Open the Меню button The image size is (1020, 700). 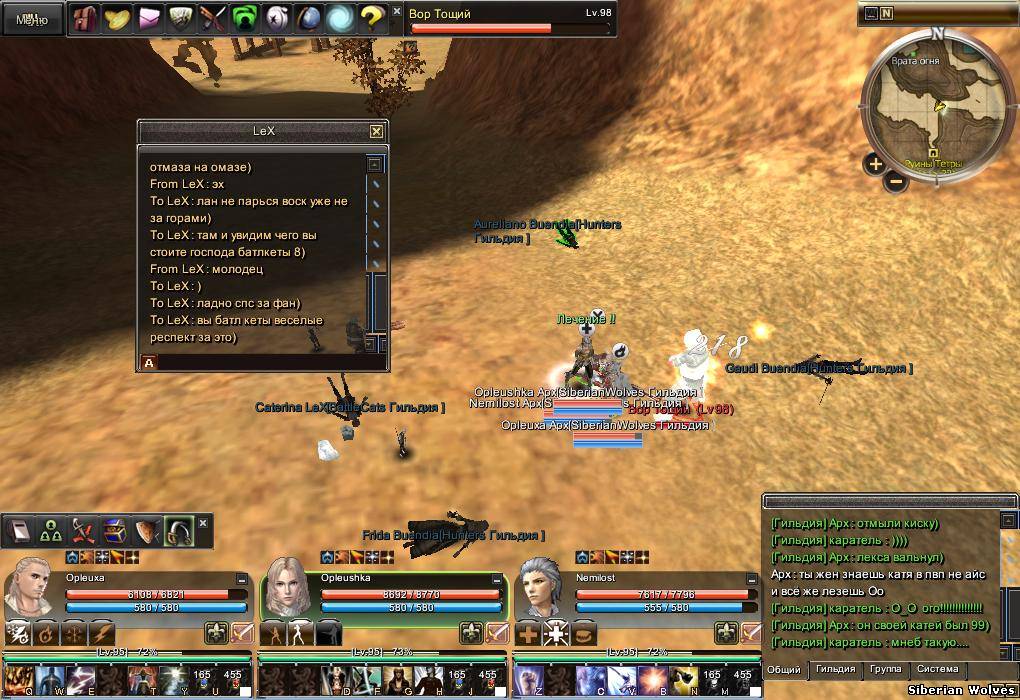(x=32, y=19)
